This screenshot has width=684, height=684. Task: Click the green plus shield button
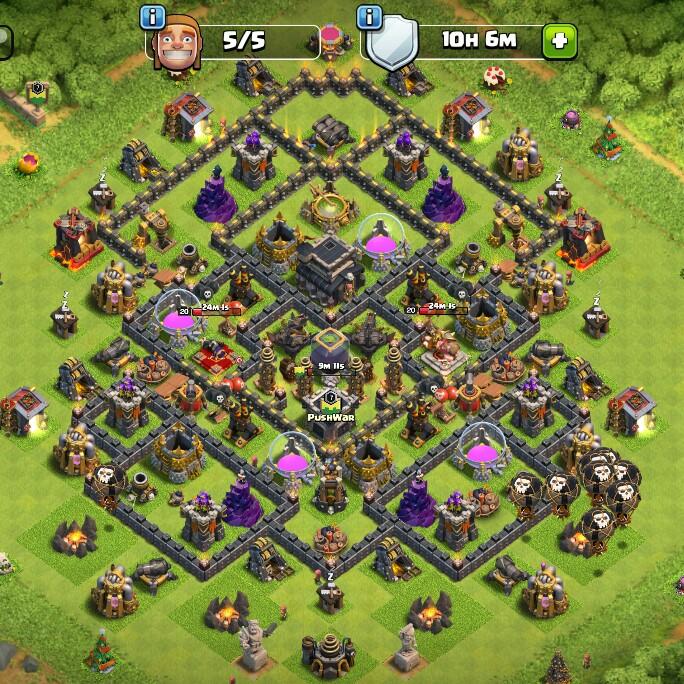(x=558, y=42)
